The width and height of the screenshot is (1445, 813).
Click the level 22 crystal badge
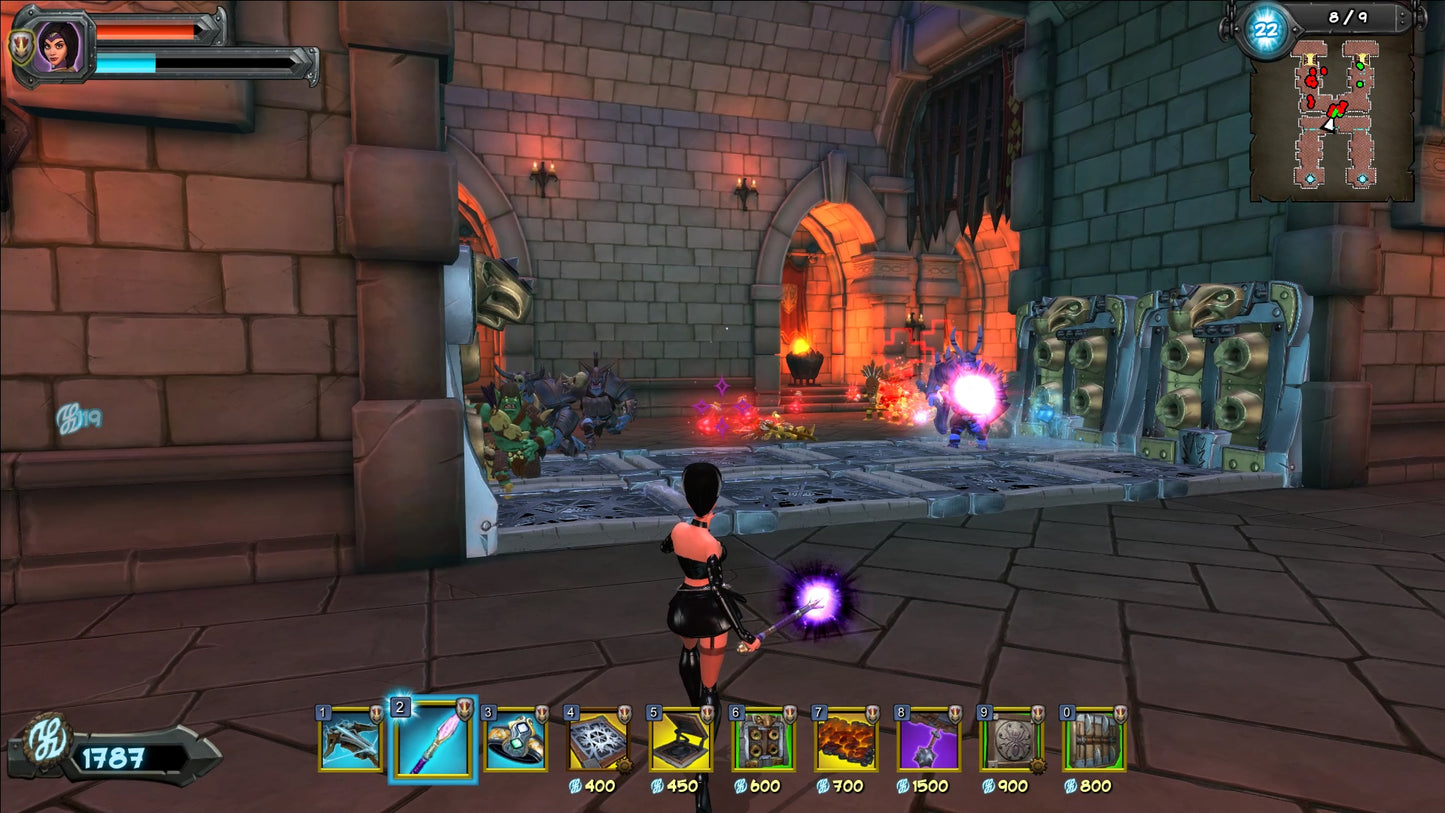(x=1268, y=30)
